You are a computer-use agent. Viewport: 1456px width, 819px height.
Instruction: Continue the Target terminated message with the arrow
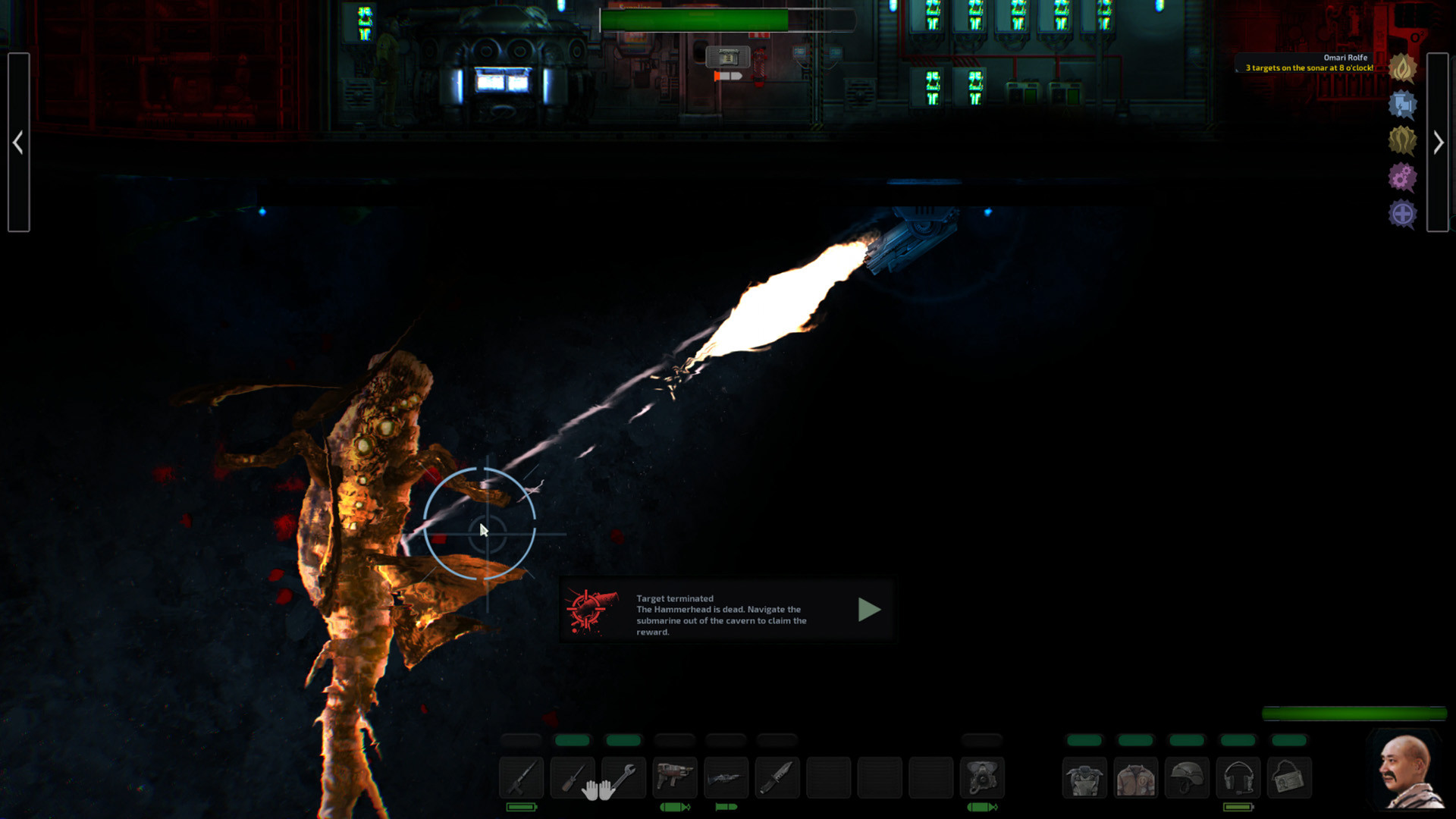869,610
